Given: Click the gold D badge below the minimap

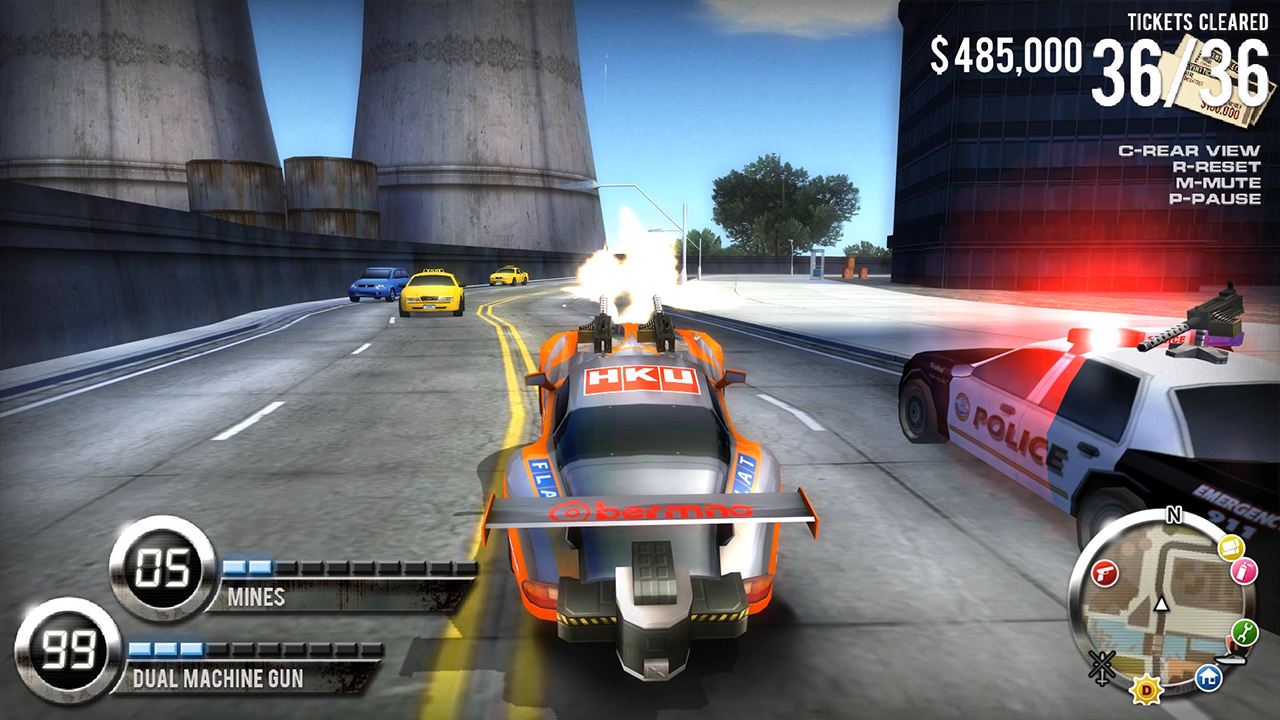Looking at the screenshot, I should point(1146,688).
